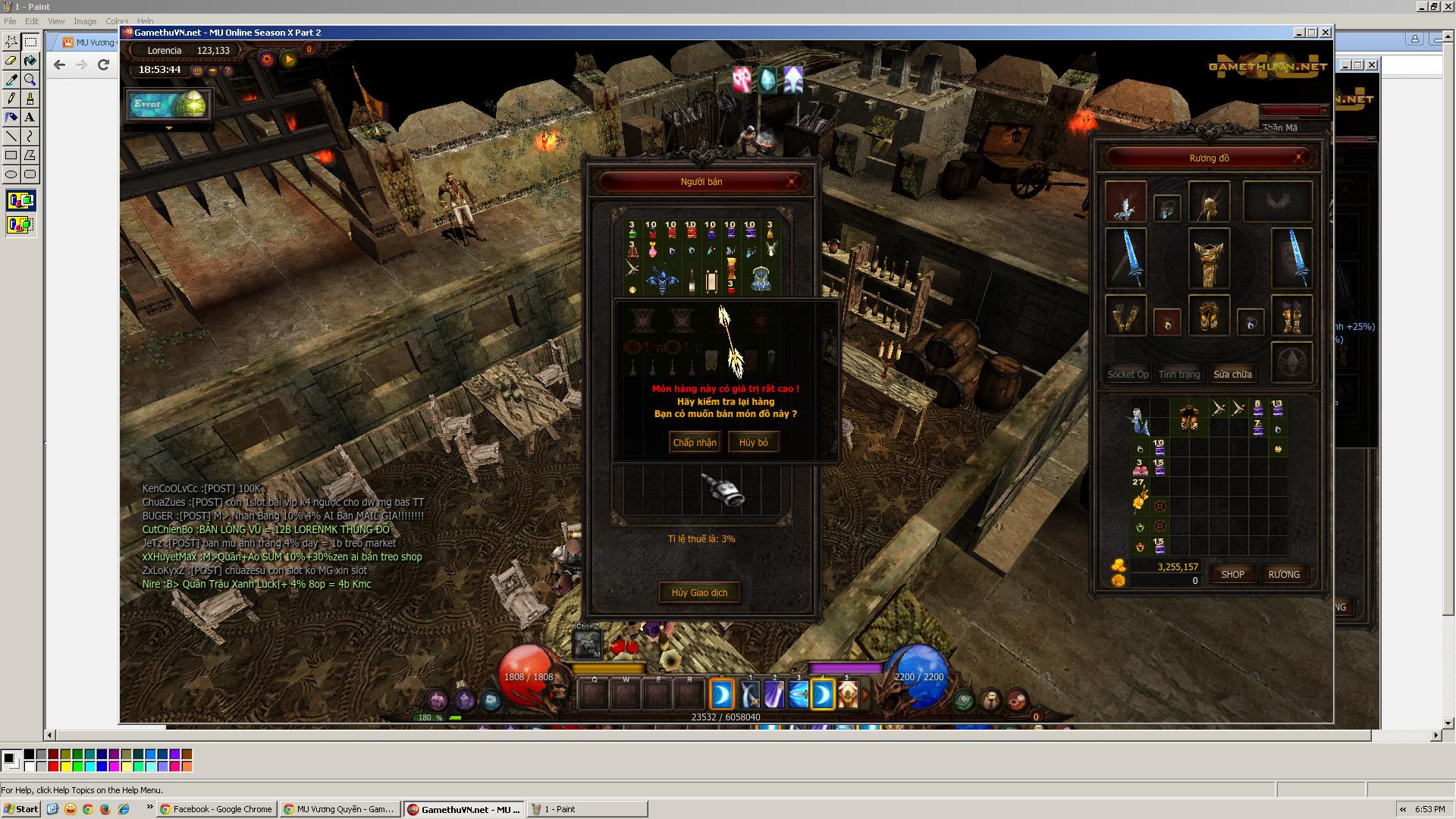Open the SHOP button in inventory
The height and width of the screenshot is (819, 1456).
1232,574
